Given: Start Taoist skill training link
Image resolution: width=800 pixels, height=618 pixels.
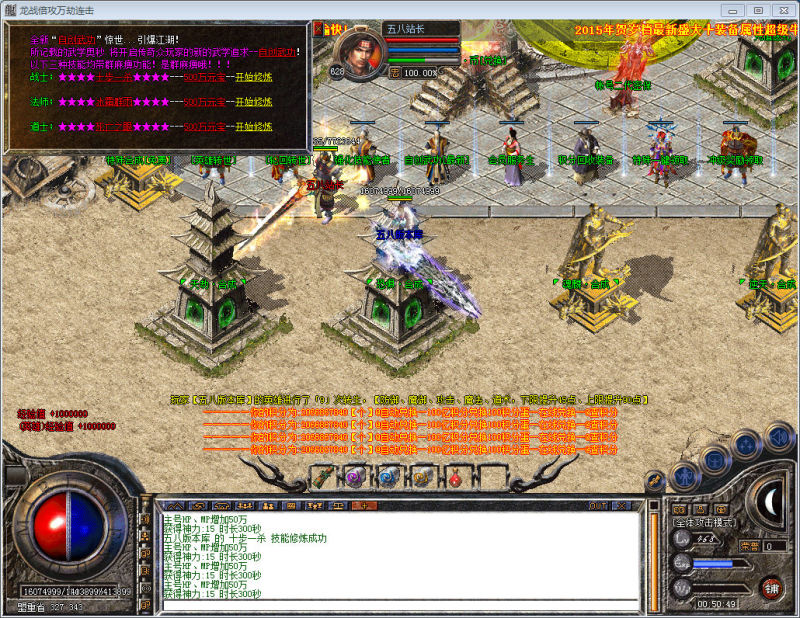Looking at the screenshot, I should 253,127.
